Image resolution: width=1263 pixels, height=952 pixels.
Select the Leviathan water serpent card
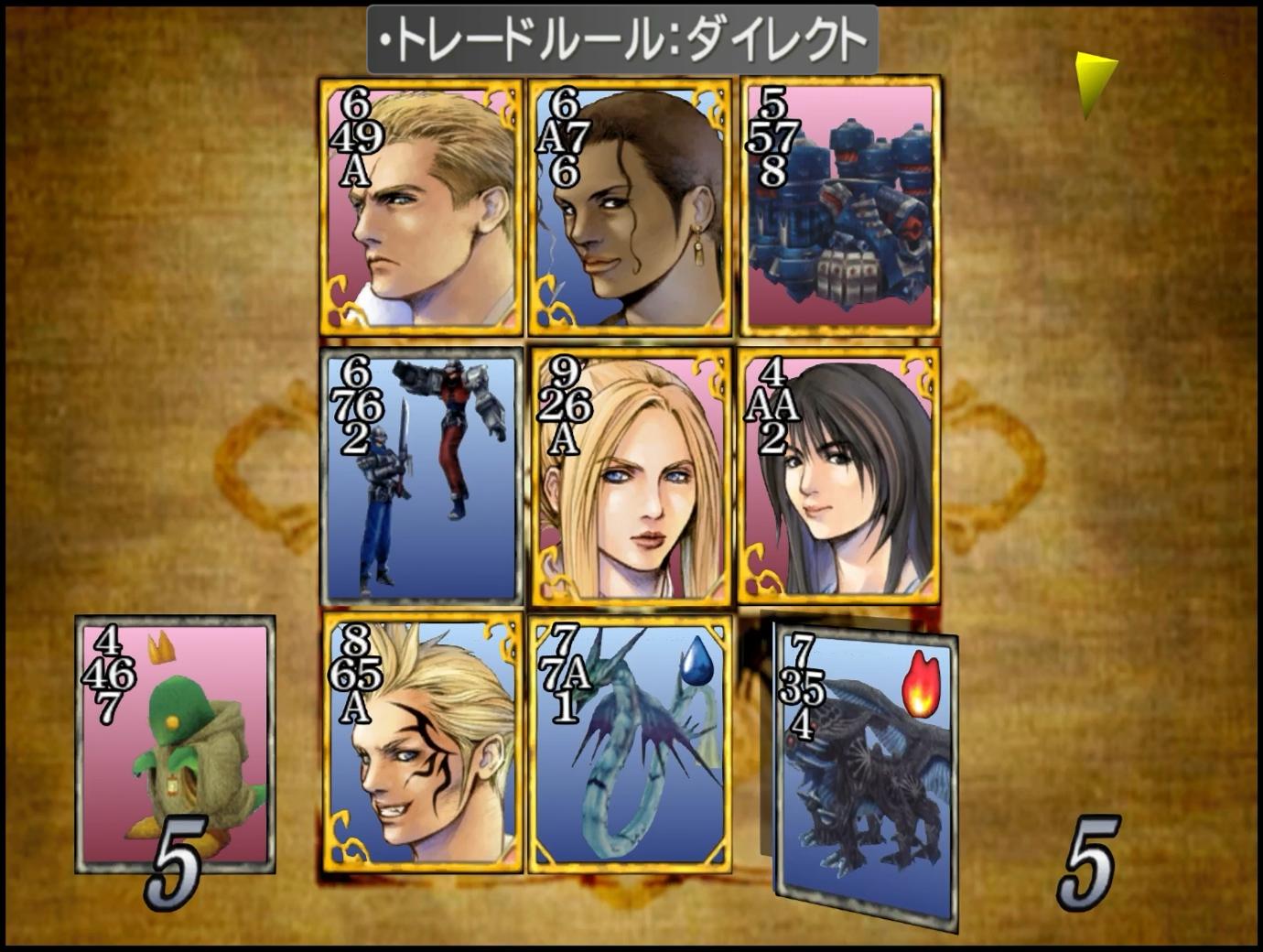click(x=630, y=743)
